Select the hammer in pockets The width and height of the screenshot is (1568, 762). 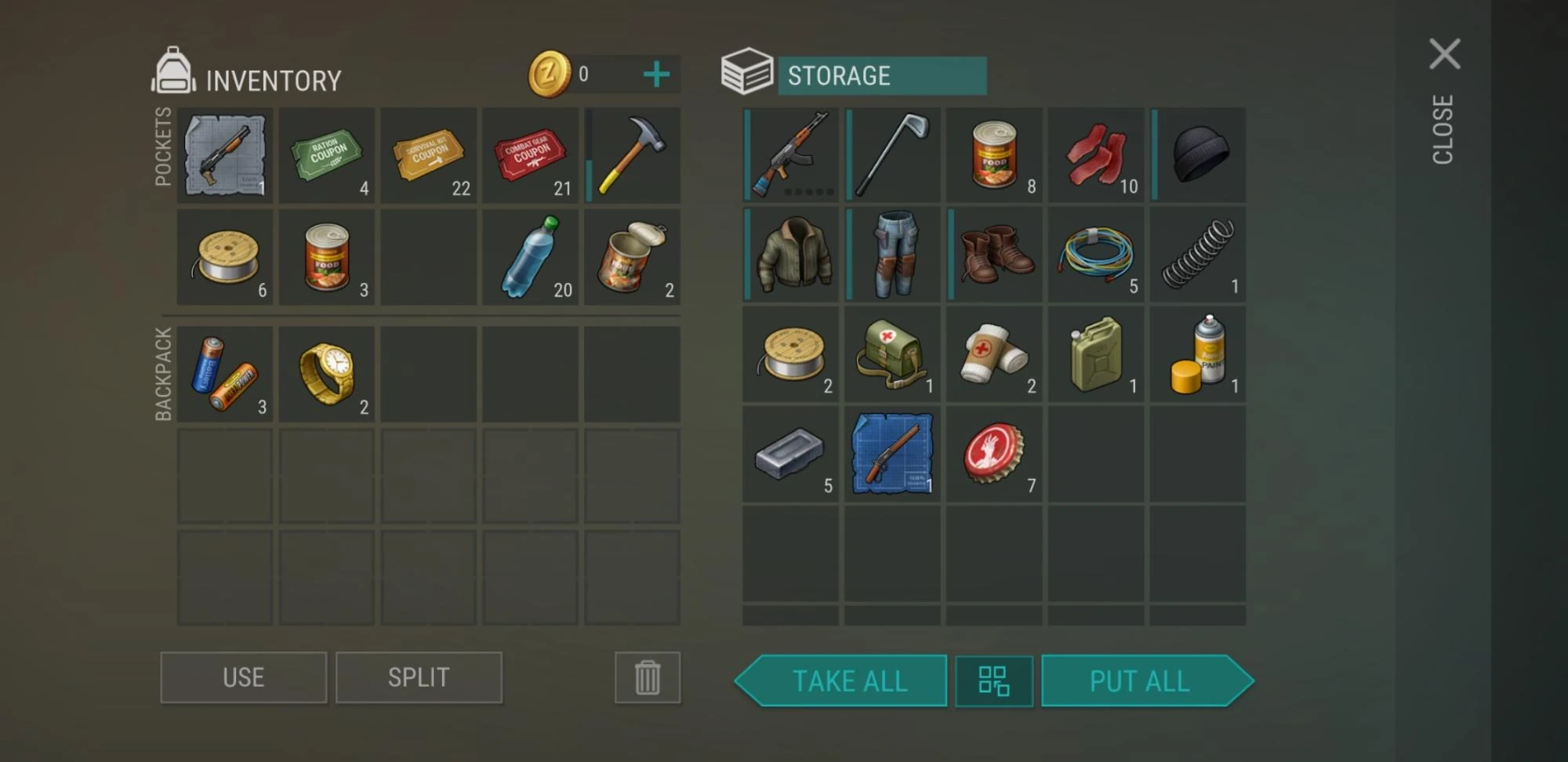[632, 155]
